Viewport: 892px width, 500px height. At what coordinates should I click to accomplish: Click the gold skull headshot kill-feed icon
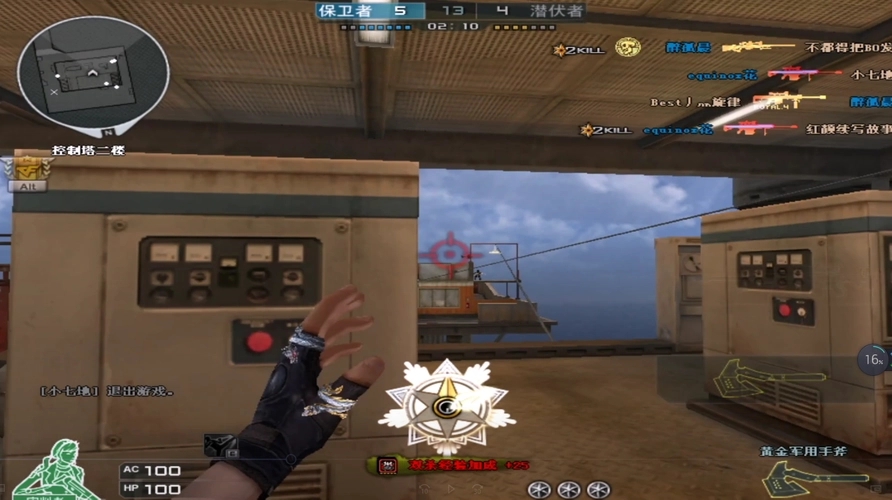click(x=627, y=47)
